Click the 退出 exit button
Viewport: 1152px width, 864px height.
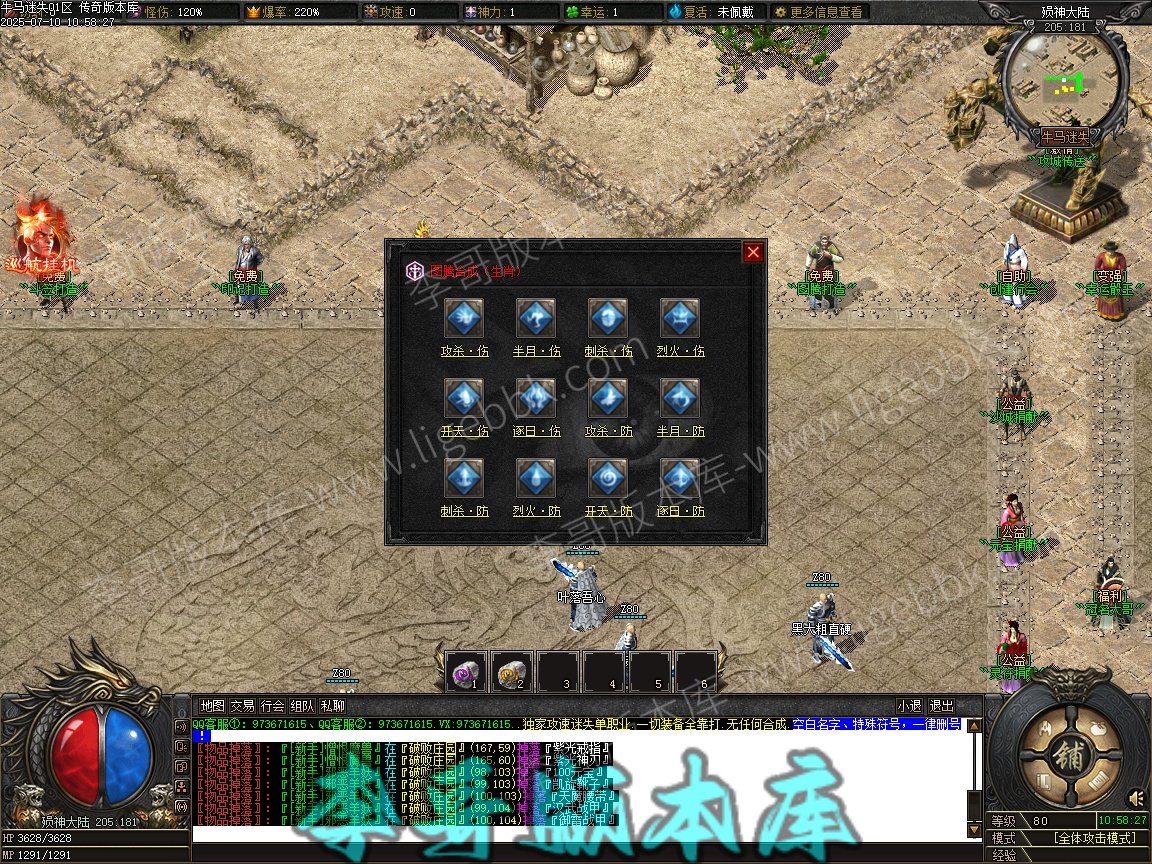click(941, 706)
